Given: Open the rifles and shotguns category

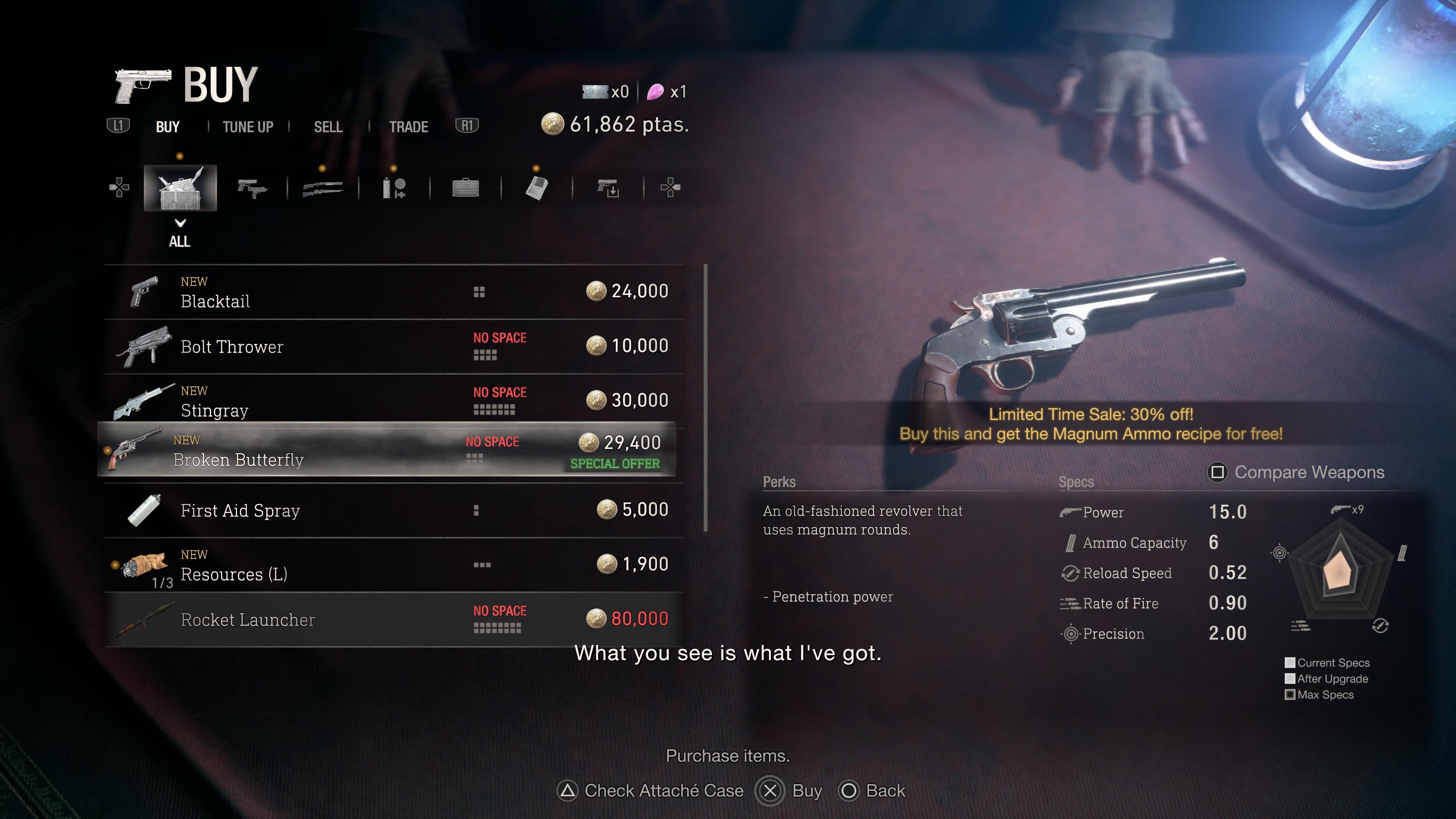Looking at the screenshot, I should pyautogui.click(x=322, y=188).
